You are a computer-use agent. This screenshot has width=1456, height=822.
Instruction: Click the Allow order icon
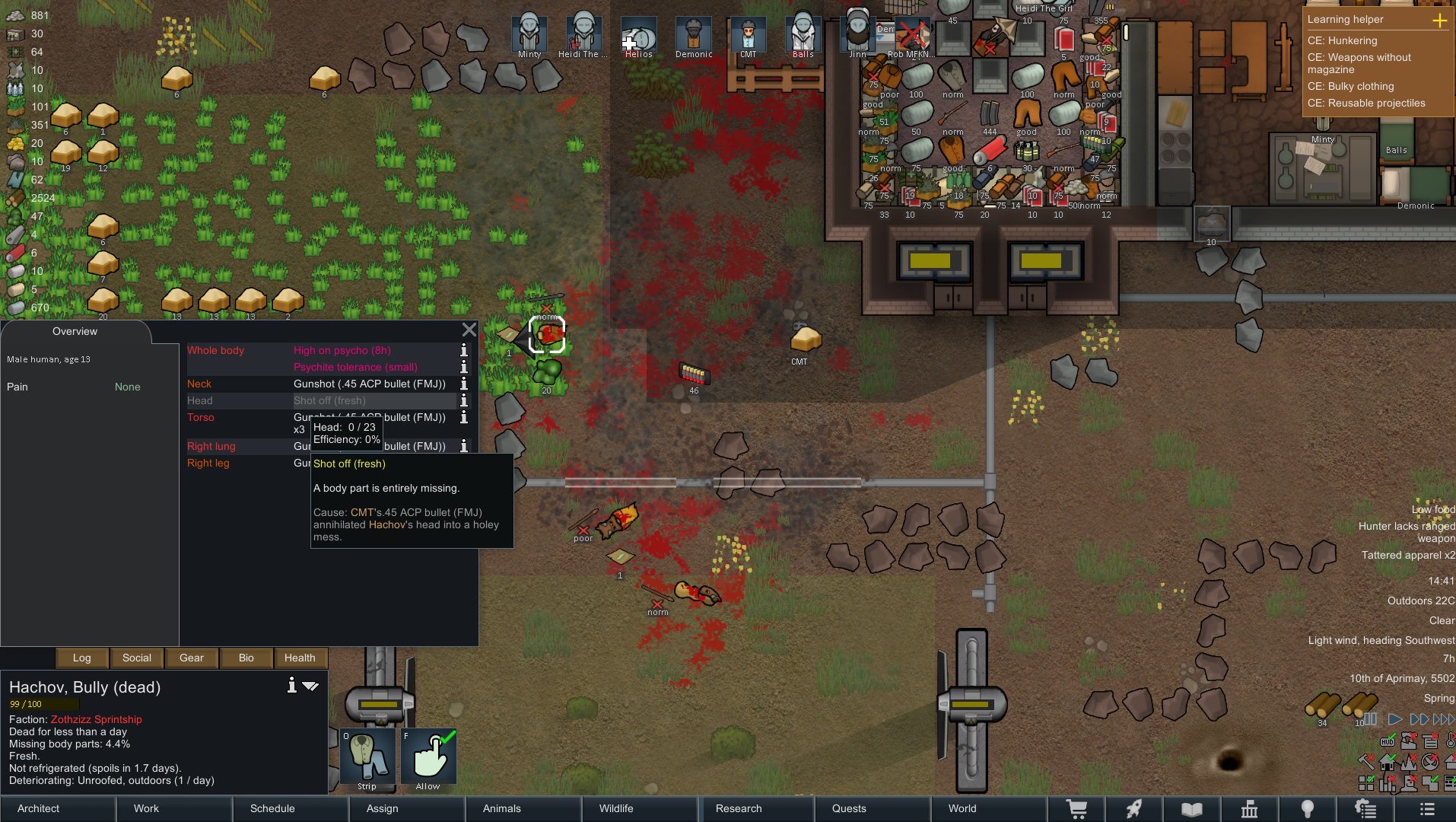429,757
